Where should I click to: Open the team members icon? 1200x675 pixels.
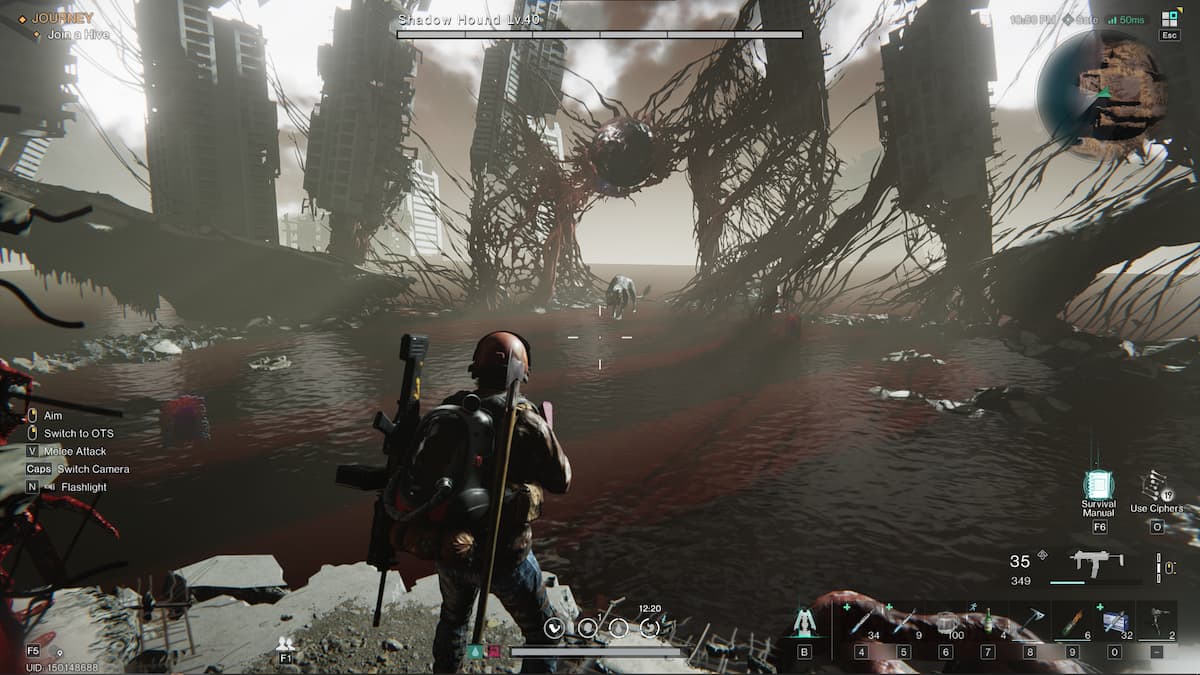pyautogui.click(x=286, y=644)
